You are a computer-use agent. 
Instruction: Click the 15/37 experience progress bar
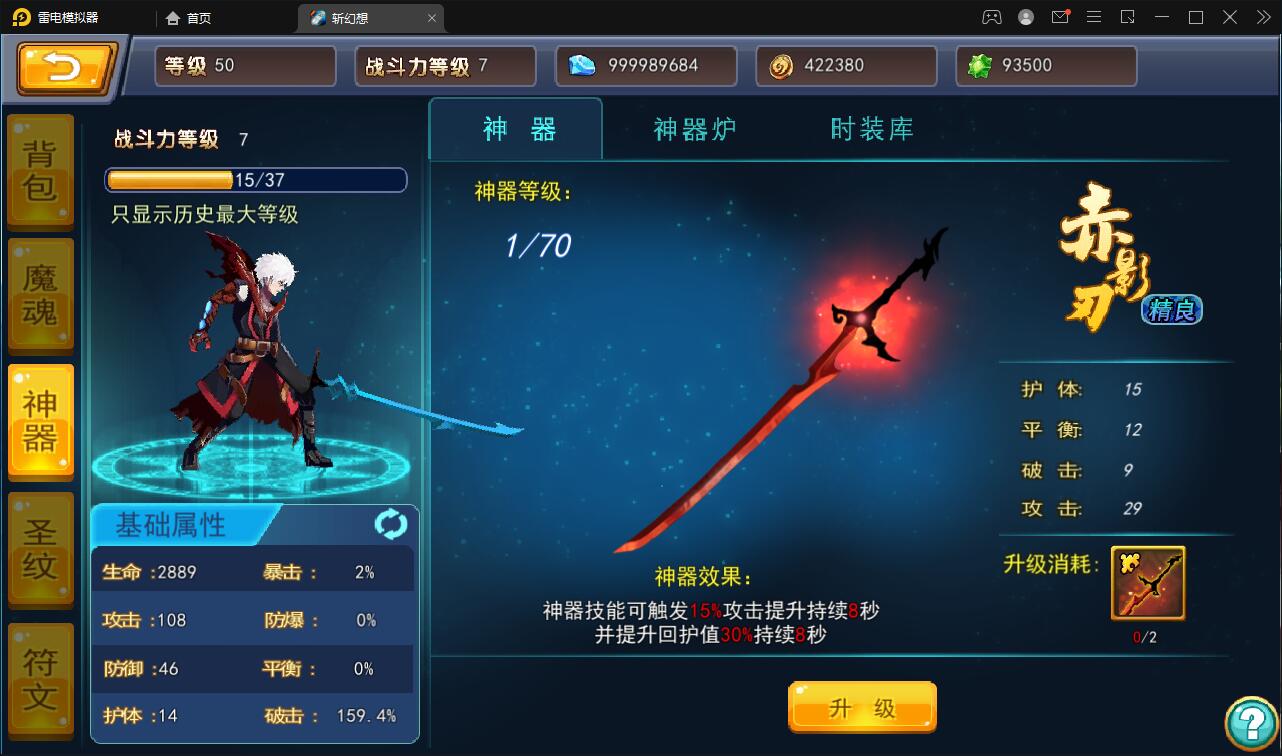tap(256, 180)
